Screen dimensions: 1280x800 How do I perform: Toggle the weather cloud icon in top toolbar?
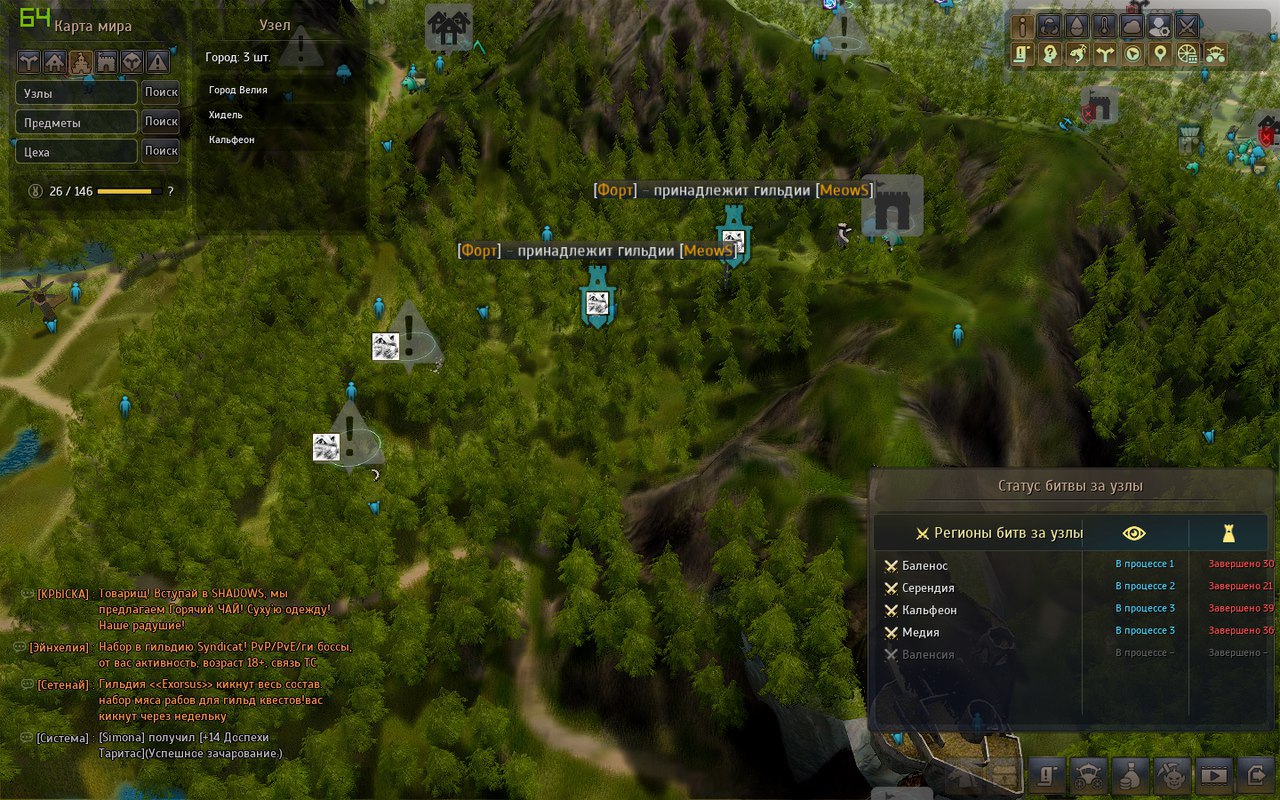click(x=1130, y=26)
